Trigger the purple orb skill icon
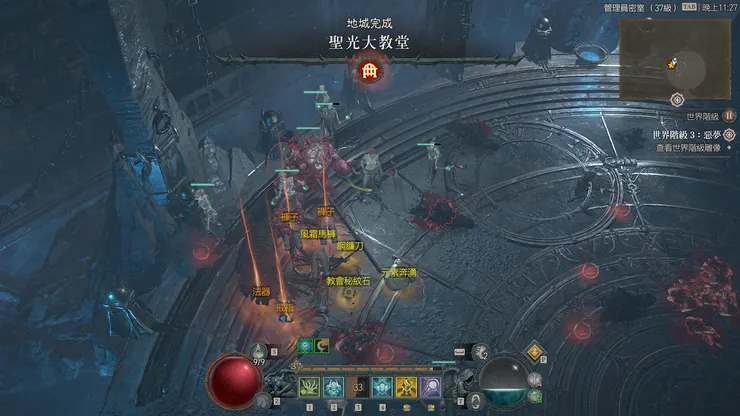Image resolution: width=740 pixels, height=416 pixels. (431, 386)
